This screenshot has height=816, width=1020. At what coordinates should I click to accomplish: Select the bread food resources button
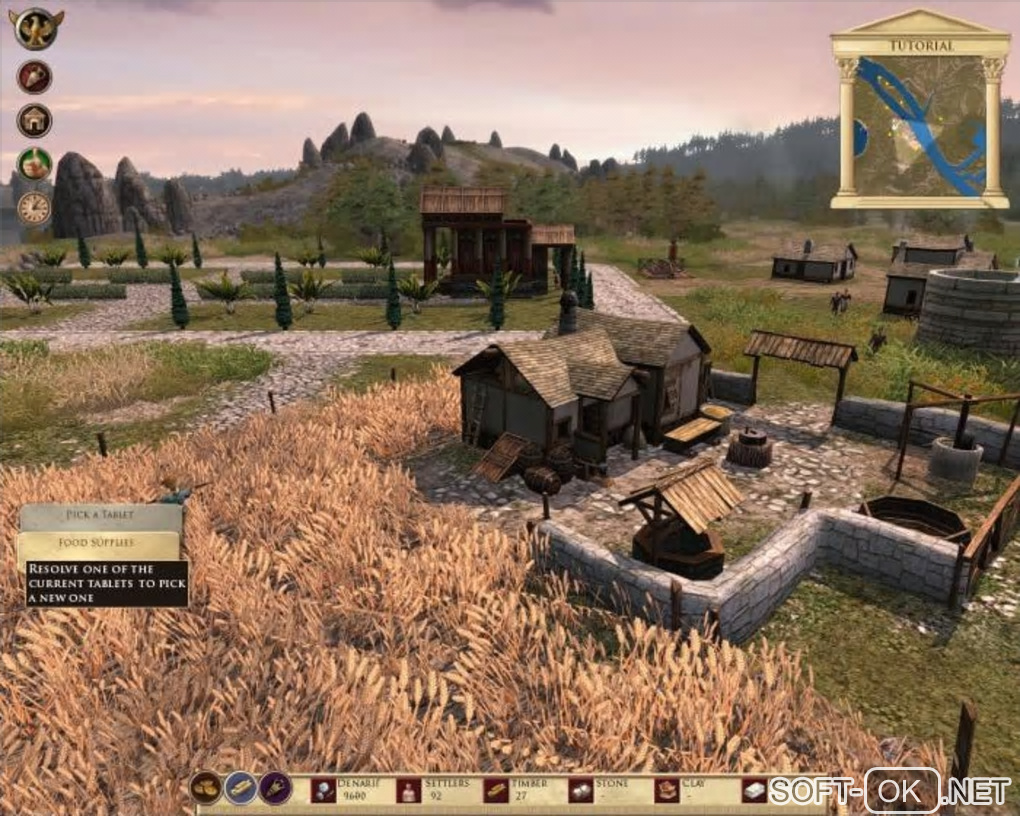click(206, 788)
